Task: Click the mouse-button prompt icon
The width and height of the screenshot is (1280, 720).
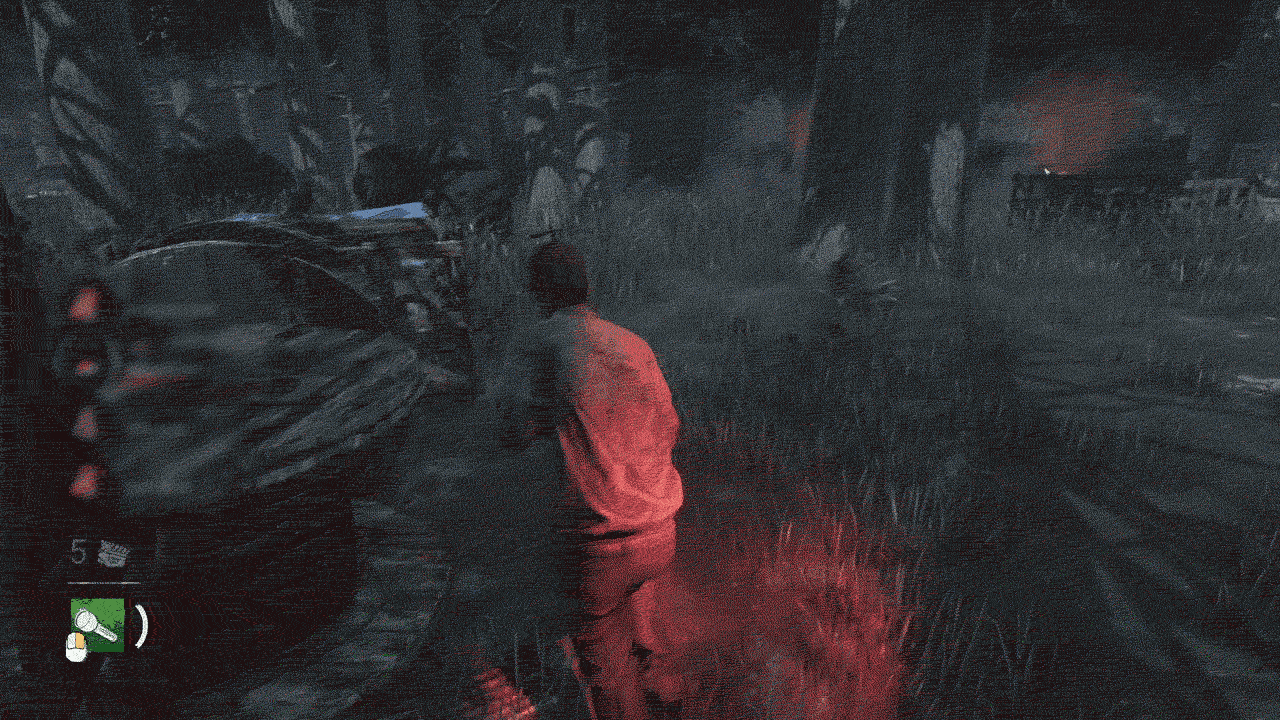Action: [x=76, y=645]
